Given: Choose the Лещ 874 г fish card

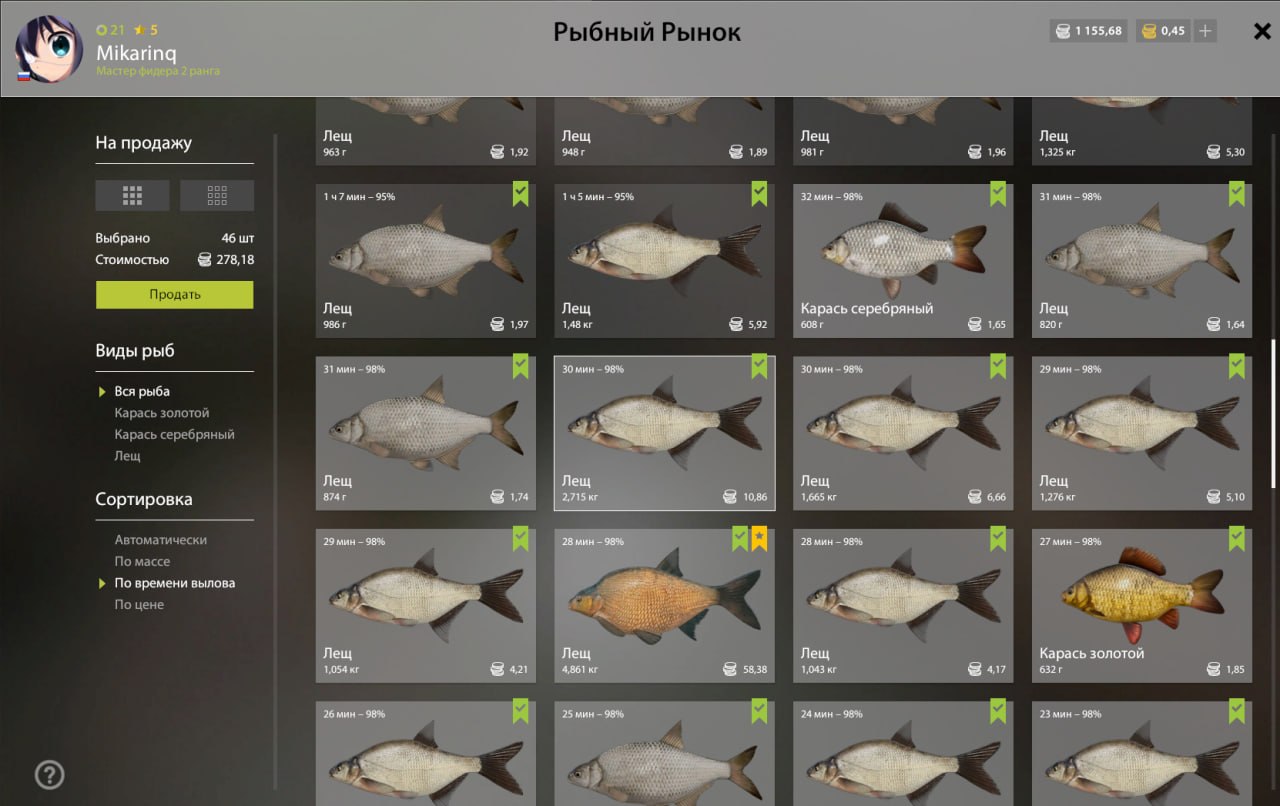Looking at the screenshot, I should [425, 432].
